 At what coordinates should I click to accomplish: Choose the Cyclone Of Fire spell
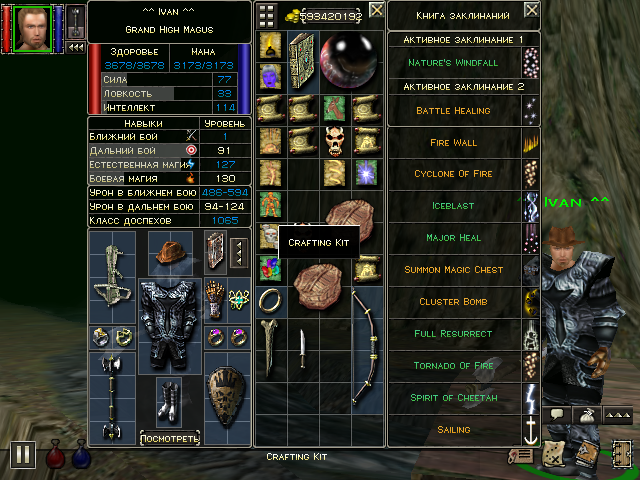tap(453, 174)
